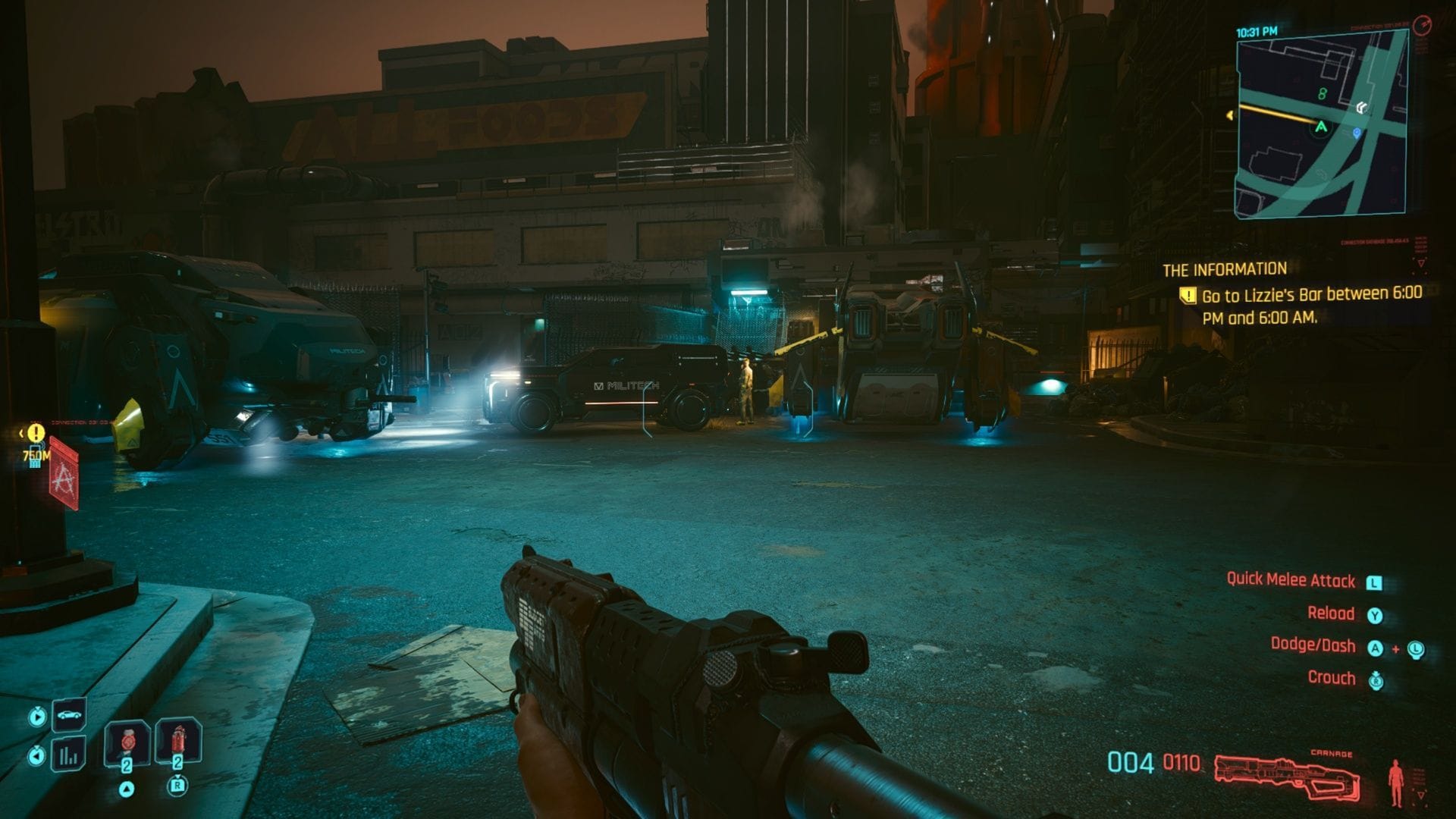Enable Dodge/Dash with the A button prompt

(1376, 648)
